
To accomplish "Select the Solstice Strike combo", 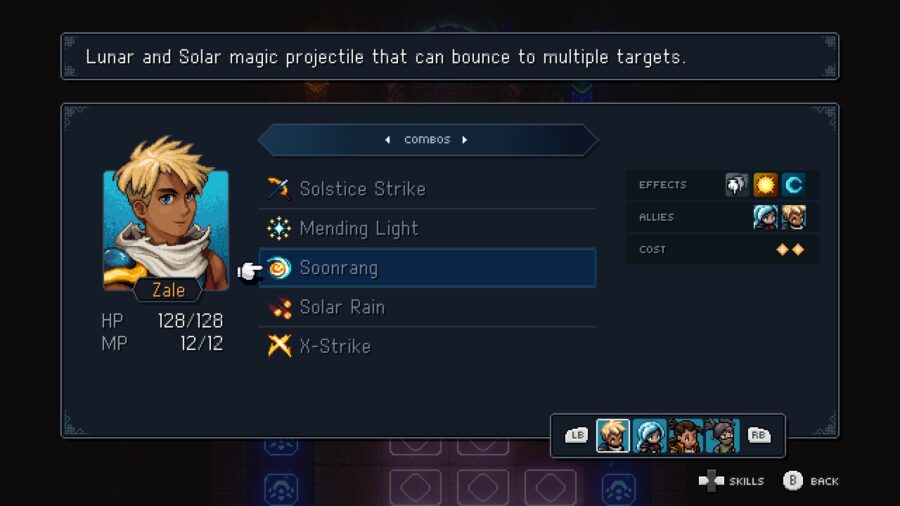I will click(362, 189).
